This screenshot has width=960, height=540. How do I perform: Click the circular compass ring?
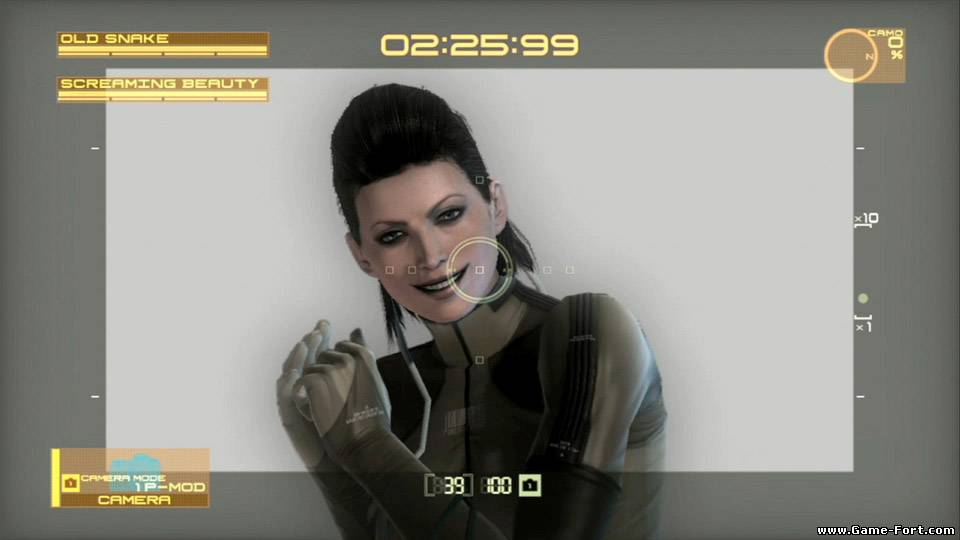(850, 55)
